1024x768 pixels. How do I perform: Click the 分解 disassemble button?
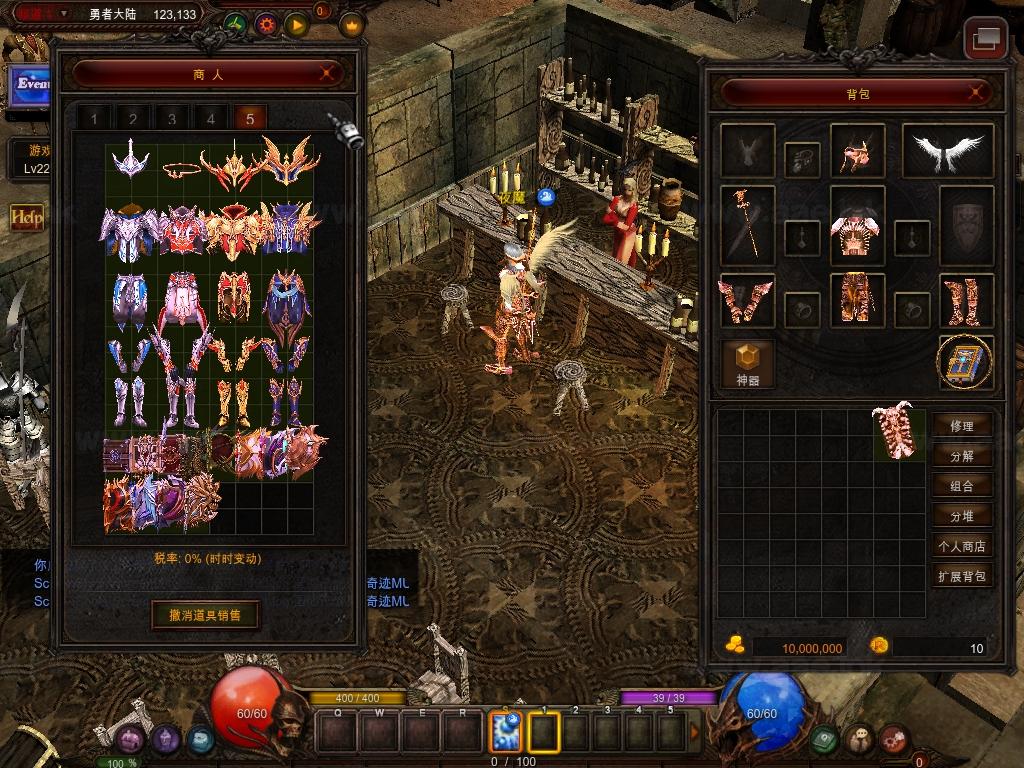pos(961,456)
